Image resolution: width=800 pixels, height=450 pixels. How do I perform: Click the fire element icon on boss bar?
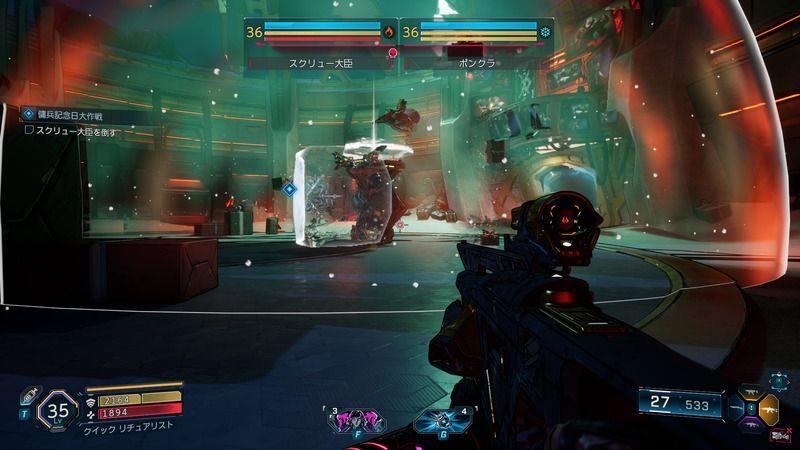click(389, 32)
